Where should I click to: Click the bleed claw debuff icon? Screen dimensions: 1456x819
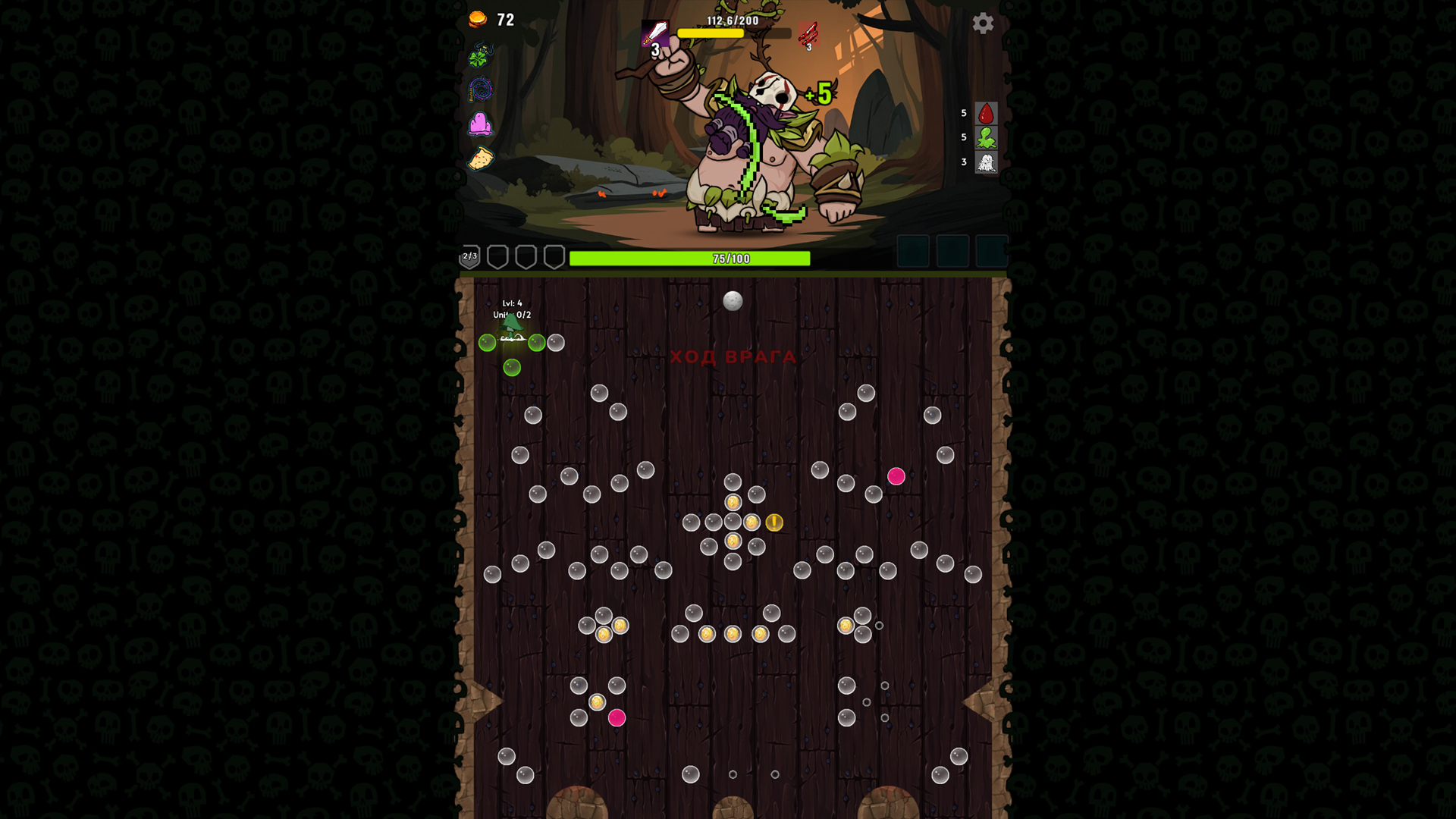click(809, 33)
